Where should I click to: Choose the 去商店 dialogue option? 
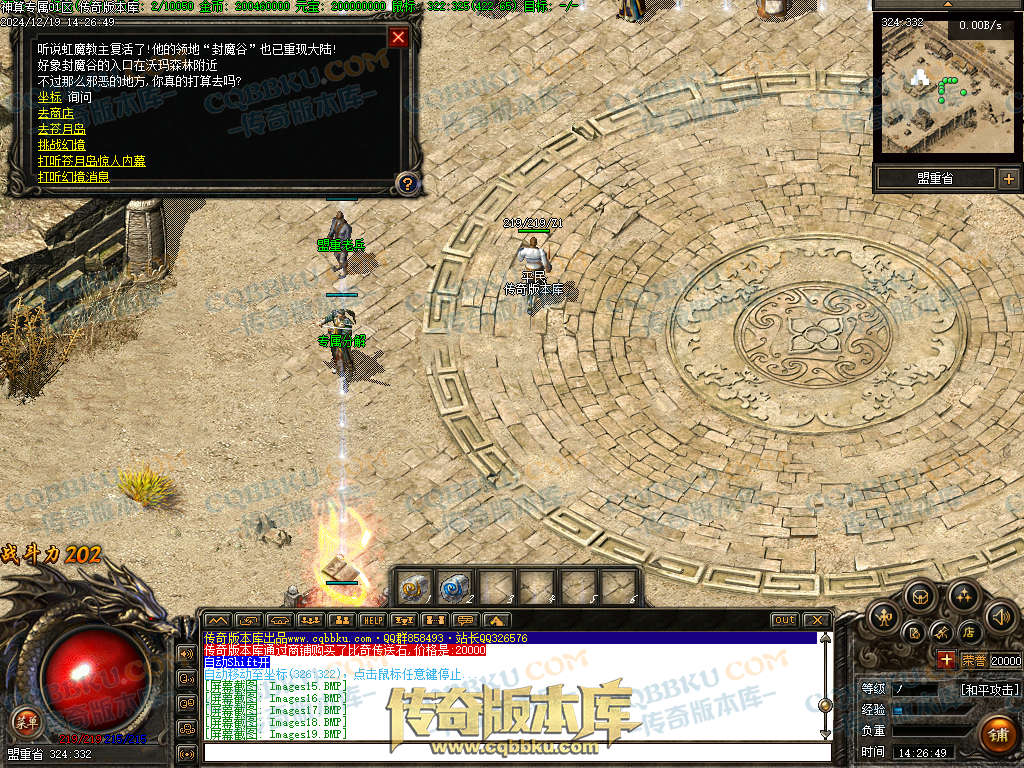tap(56, 113)
